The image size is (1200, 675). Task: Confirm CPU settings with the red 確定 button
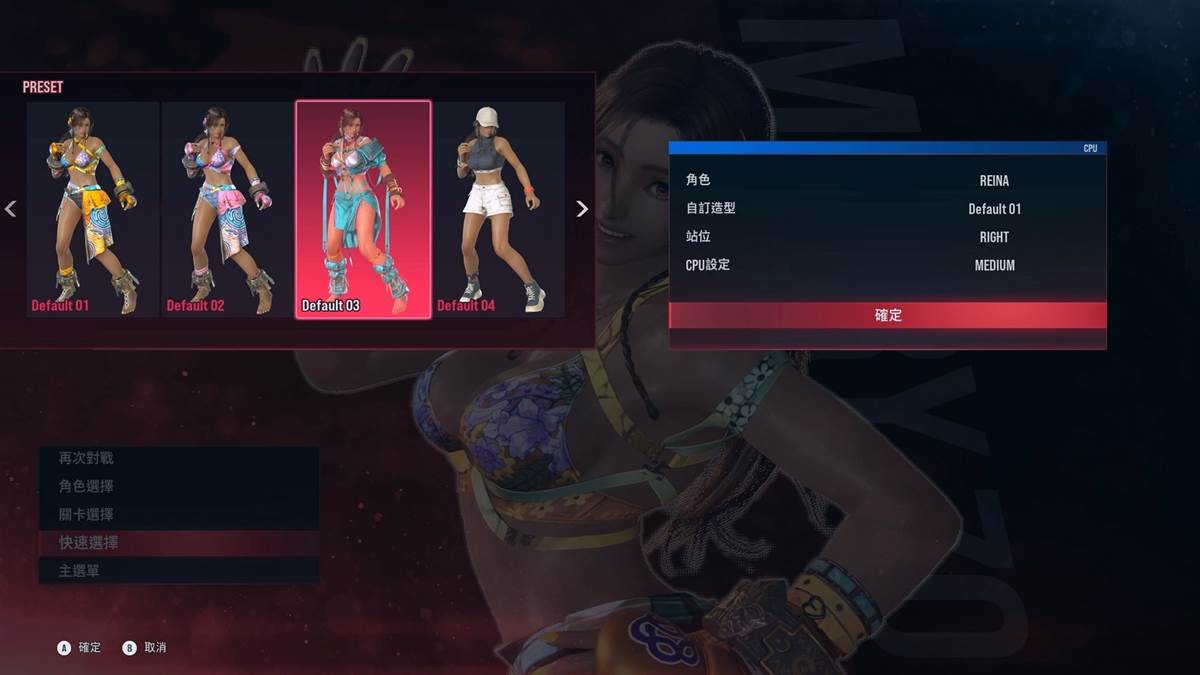click(x=887, y=315)
